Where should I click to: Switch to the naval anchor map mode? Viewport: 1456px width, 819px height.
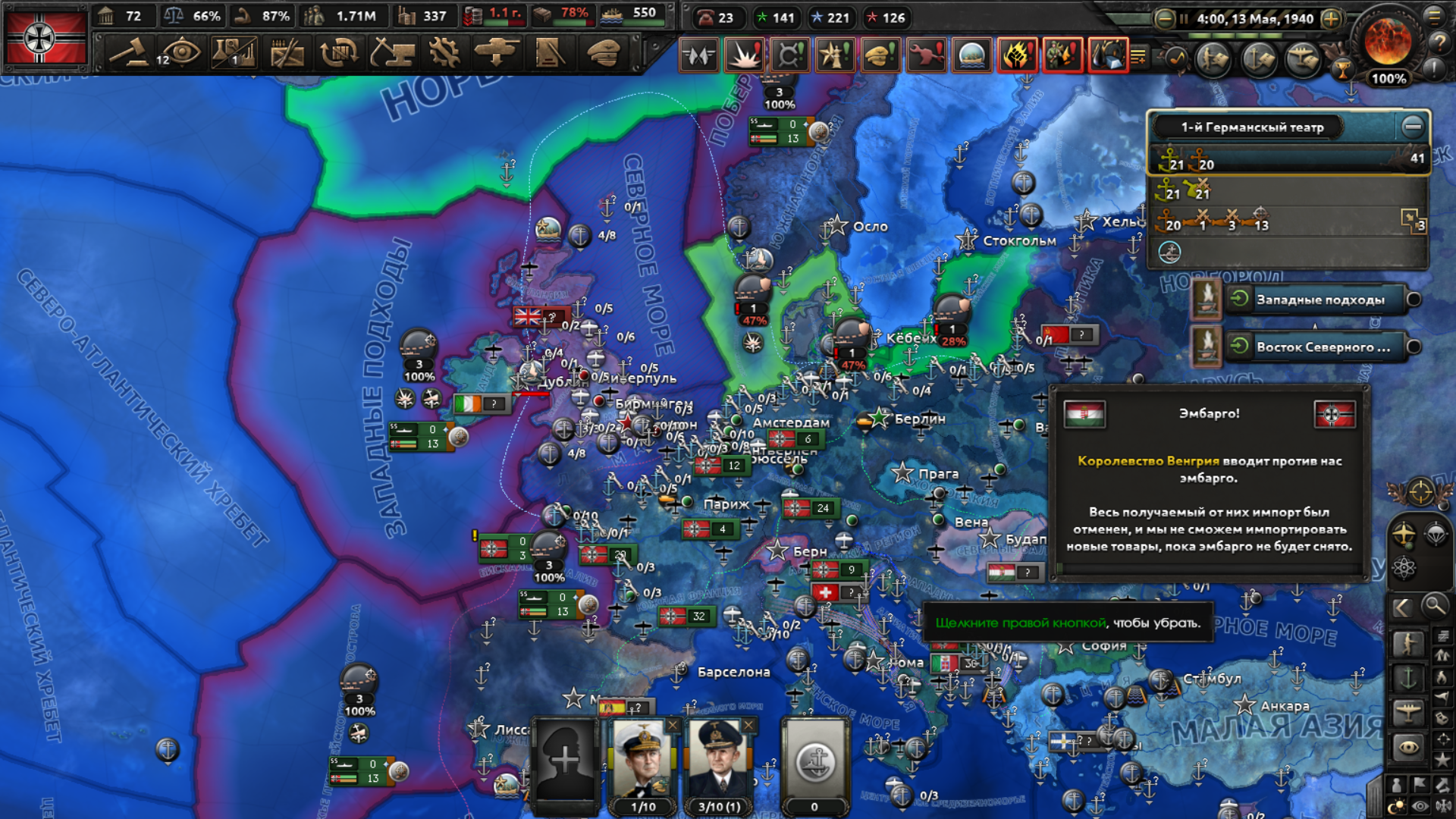coord(1407,677)
